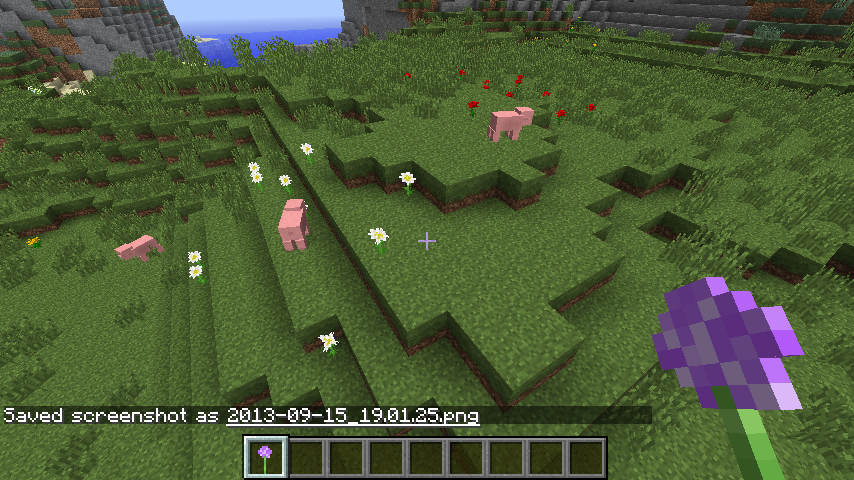
Task: Open the saved screenshot filename link
Action: [353, 415]
